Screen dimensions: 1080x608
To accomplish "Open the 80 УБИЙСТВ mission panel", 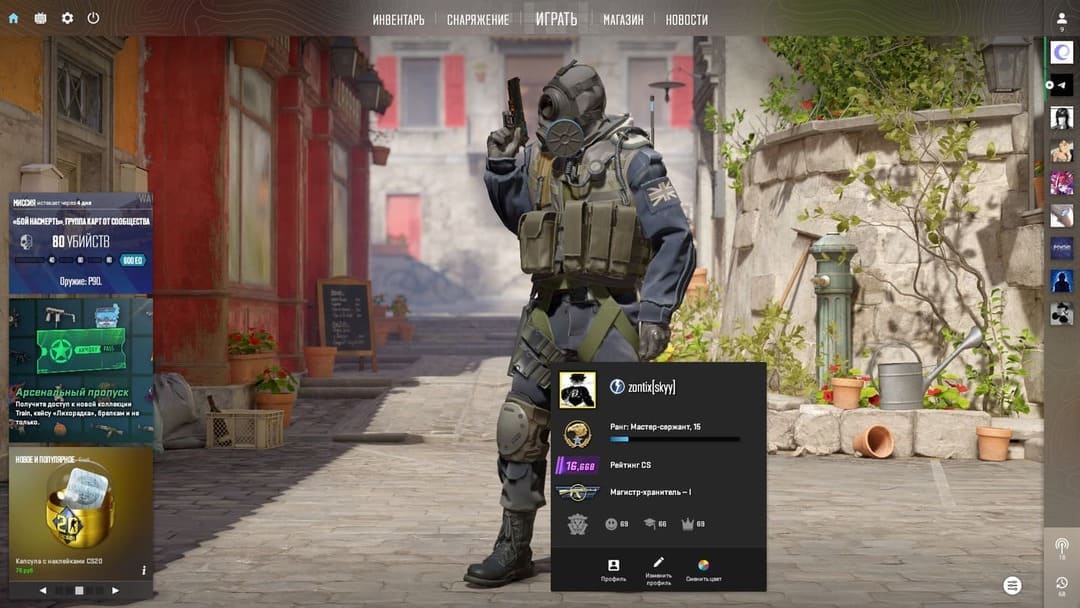I will pos(81,242).
